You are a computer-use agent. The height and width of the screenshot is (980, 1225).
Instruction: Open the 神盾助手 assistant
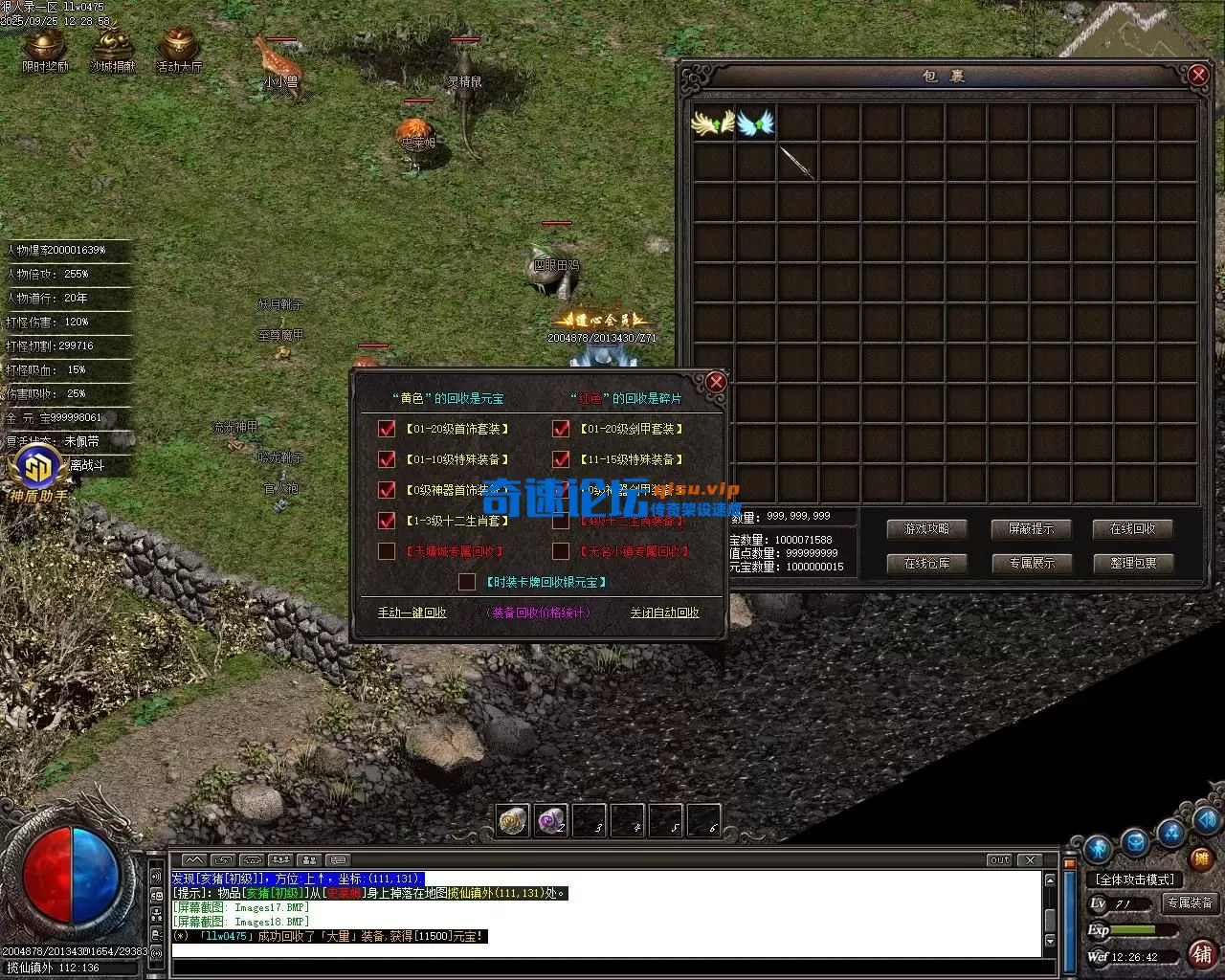coord(38,474)
